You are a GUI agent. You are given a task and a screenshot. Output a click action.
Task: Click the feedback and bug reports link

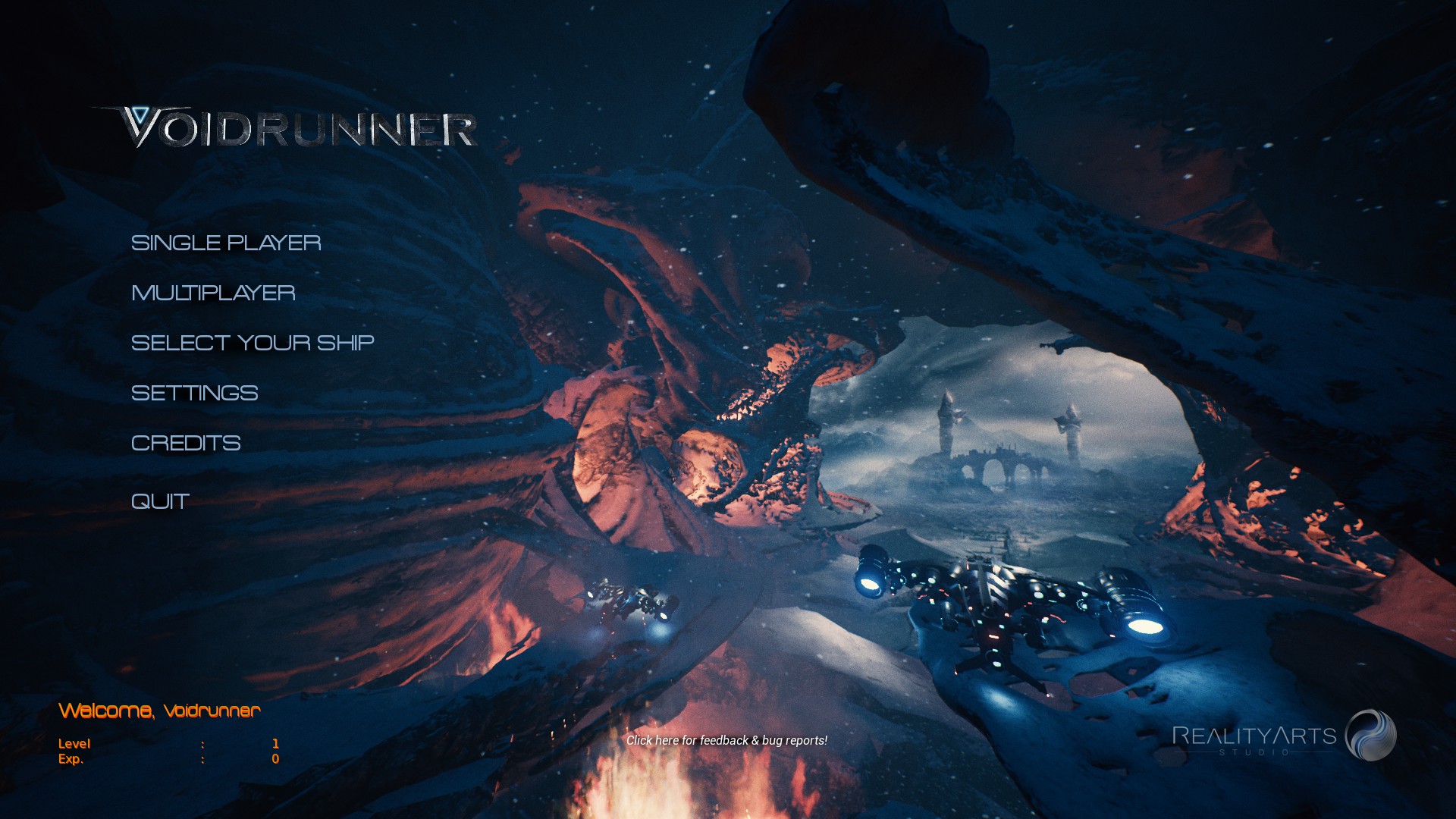pyautogui.click(x=727, y=740)
